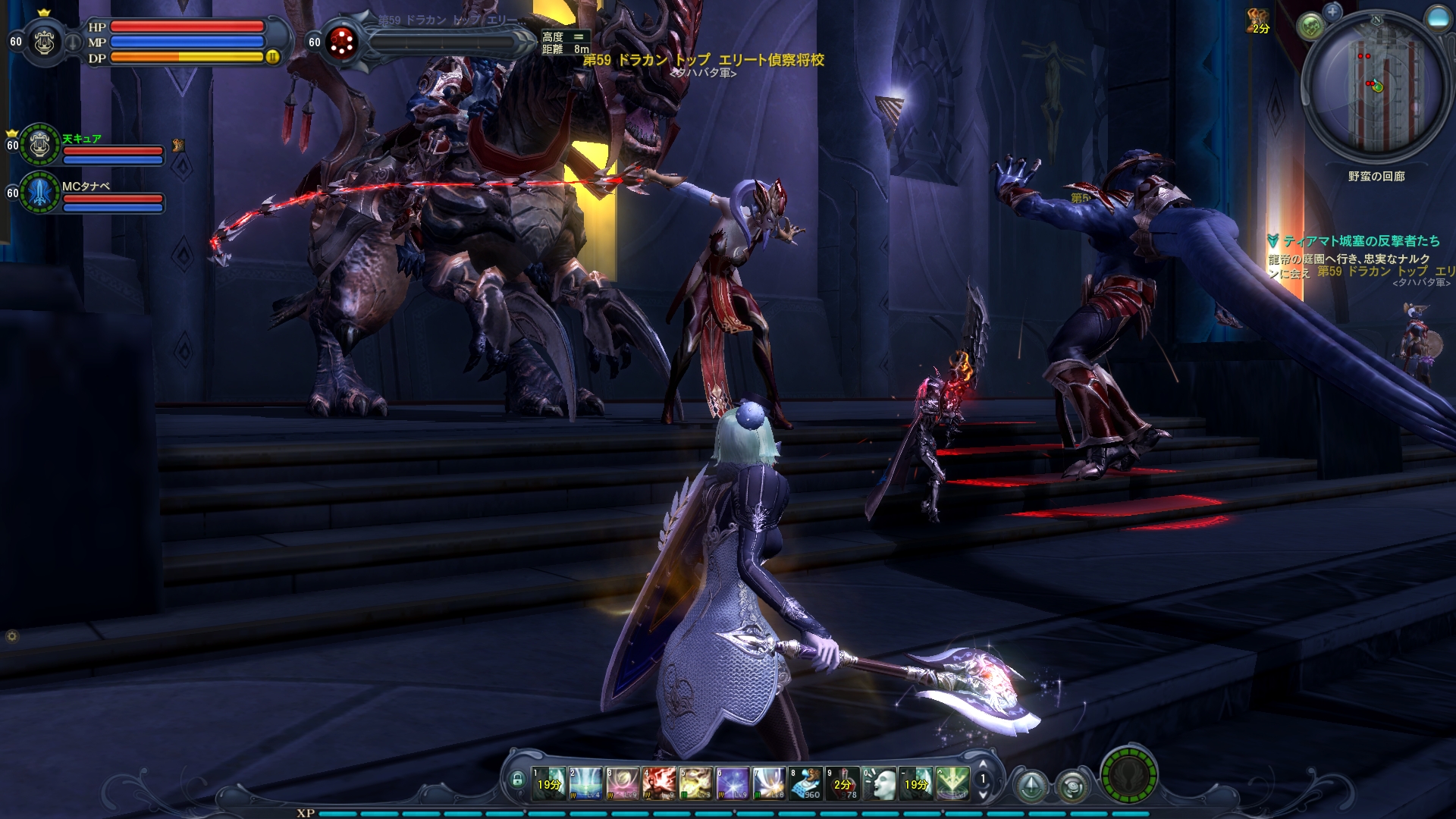Activate the shouting white face skill

(879, 783)
